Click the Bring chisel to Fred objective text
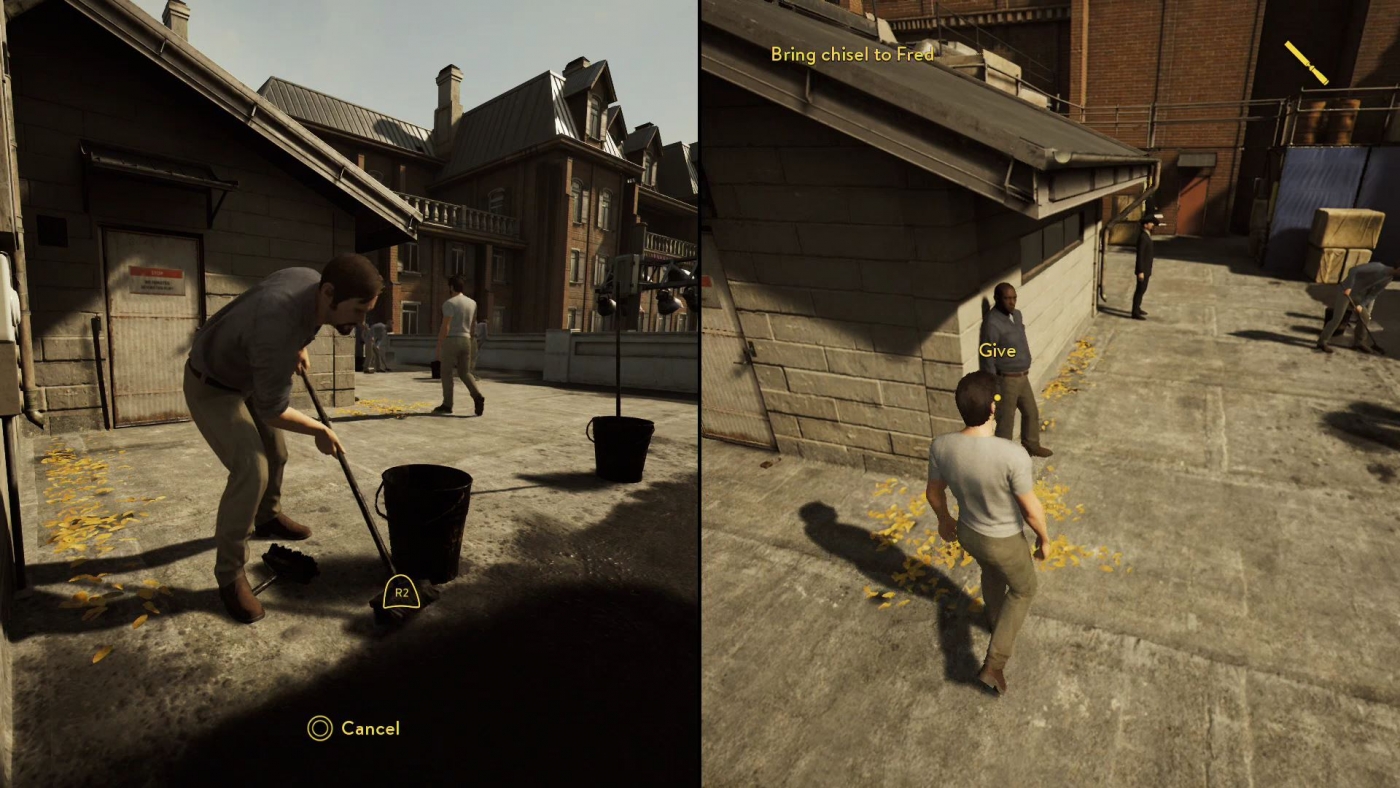1400x788 pixels. pyautogui.click(x=852, y=55)
